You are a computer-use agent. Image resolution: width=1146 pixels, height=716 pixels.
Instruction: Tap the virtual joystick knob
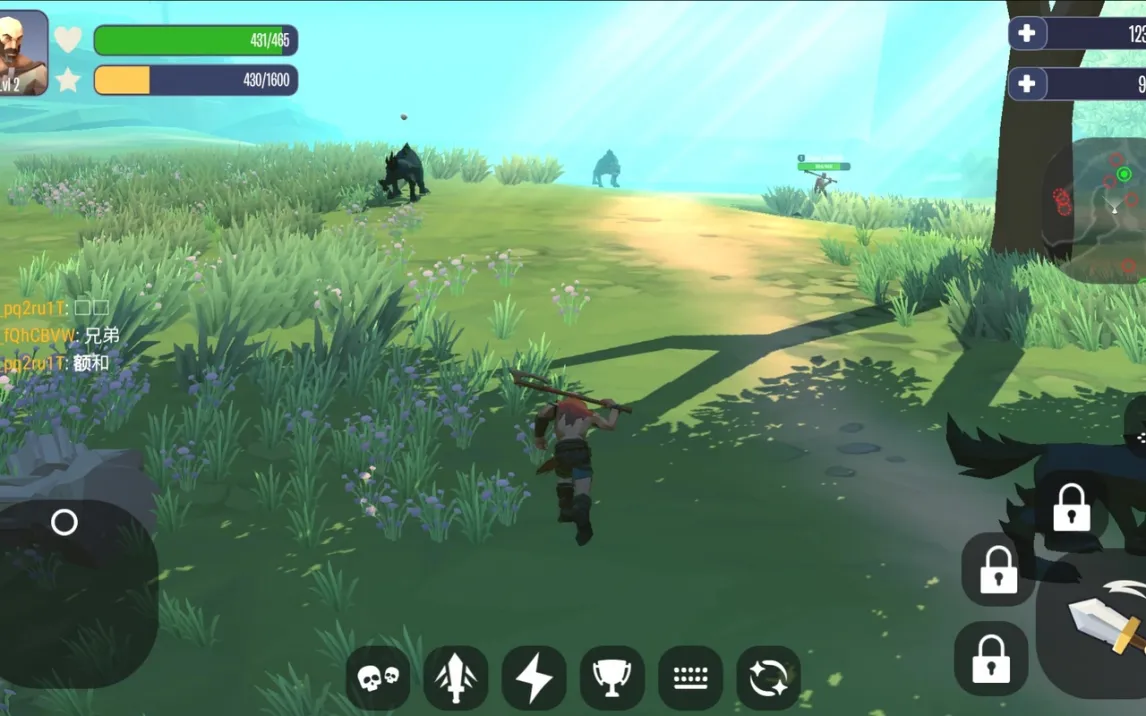tap(64, 522)
